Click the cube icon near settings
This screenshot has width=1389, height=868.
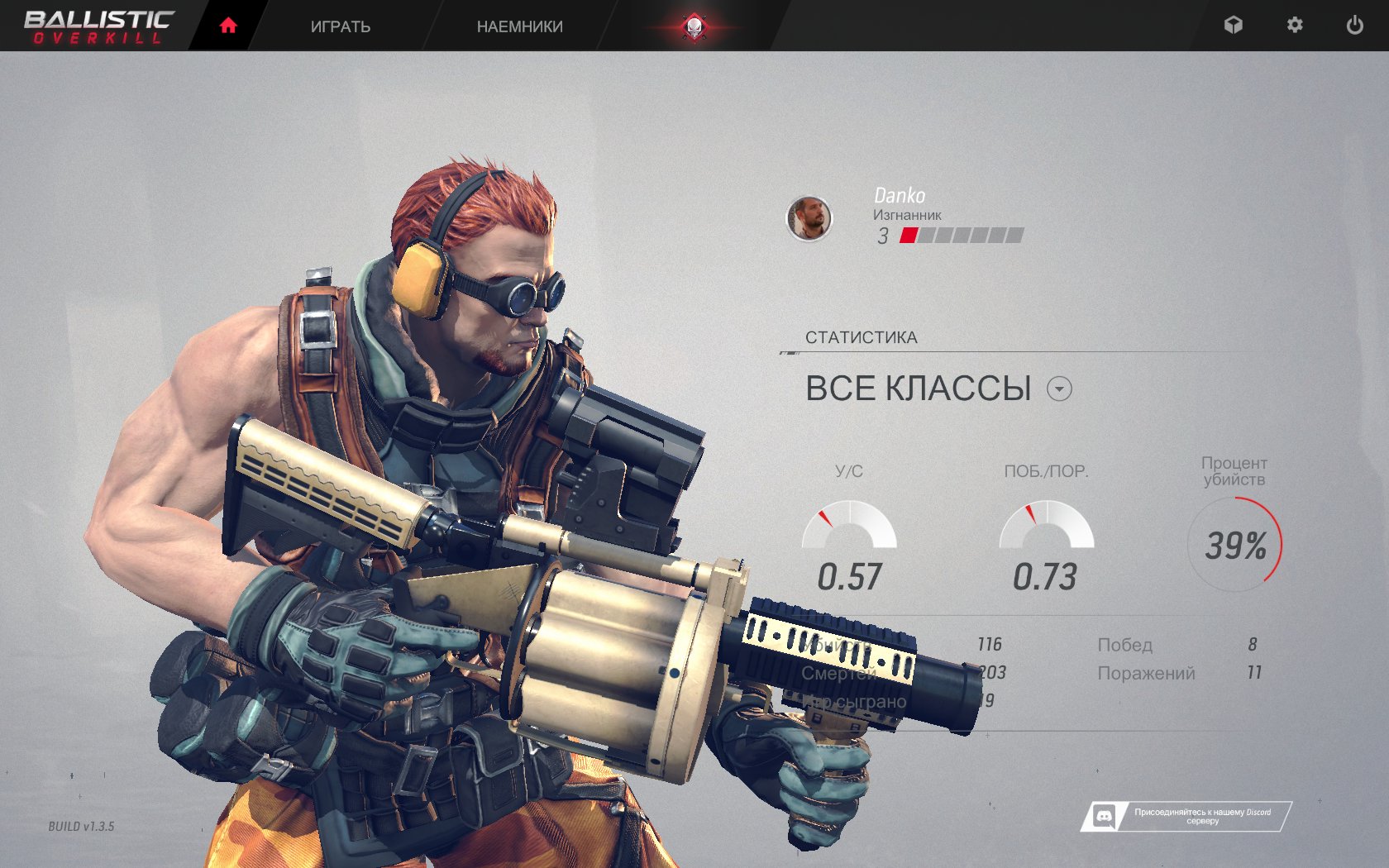pos(1234,26)
